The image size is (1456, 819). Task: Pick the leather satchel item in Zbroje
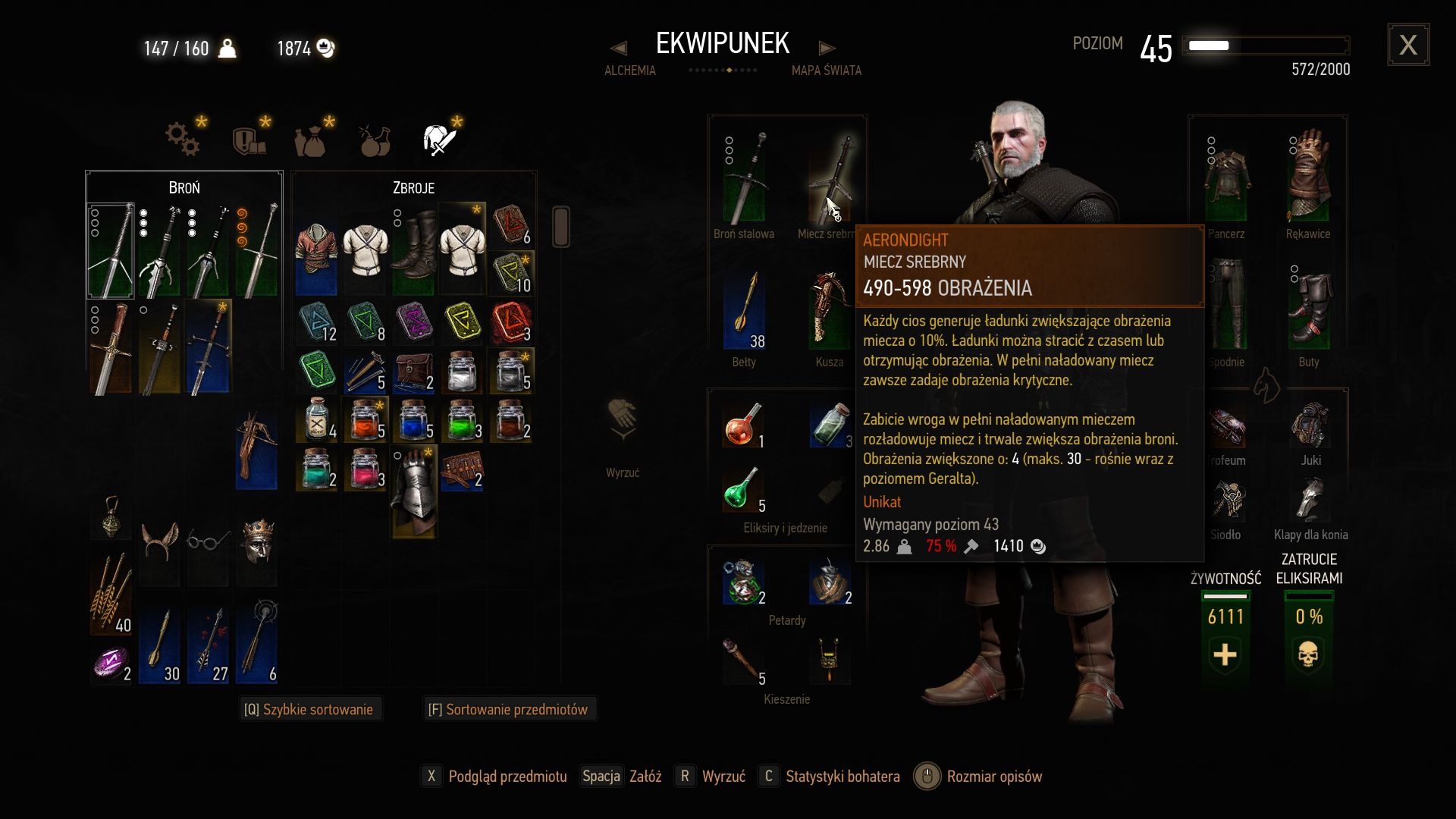click(413, 372)
